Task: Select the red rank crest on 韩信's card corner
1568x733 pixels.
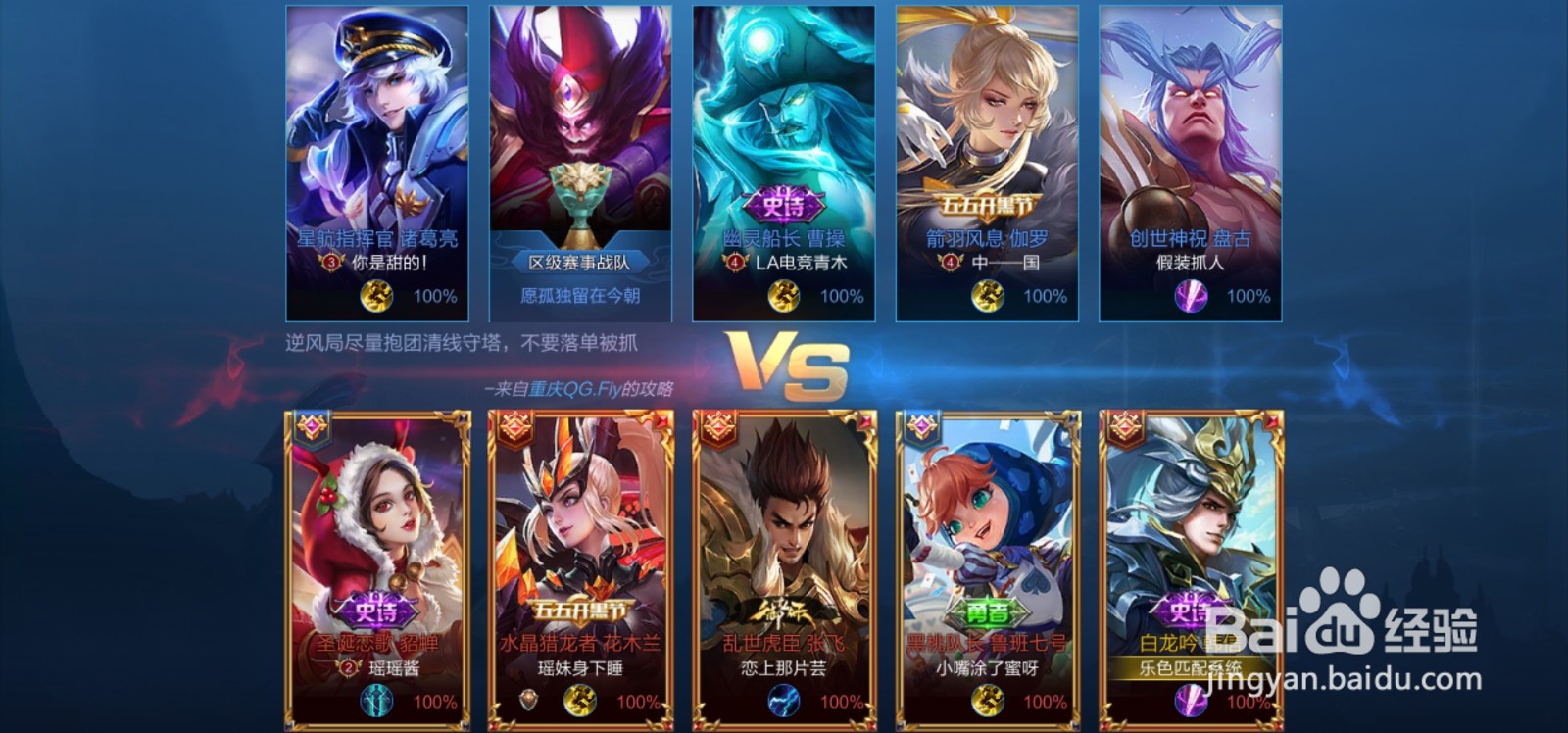Action: [1127, 425]
